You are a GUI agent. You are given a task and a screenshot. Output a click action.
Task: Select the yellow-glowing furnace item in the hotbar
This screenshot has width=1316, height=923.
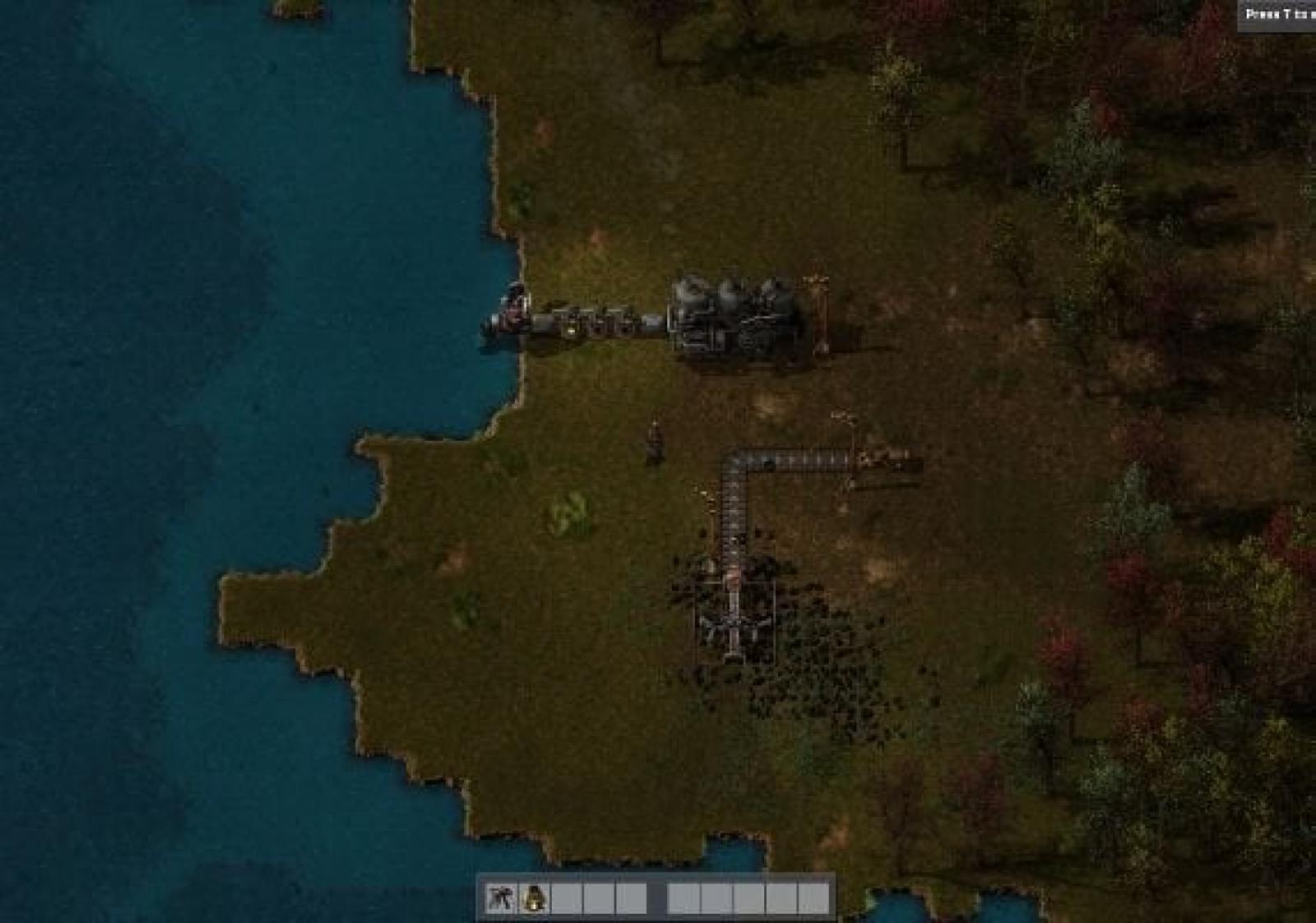point(534,897)
